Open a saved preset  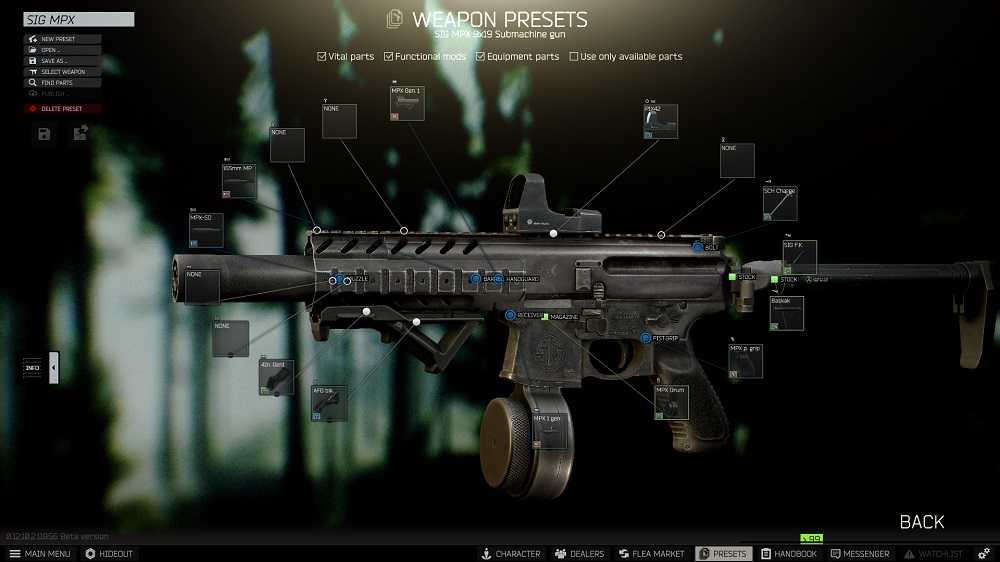[x=62, y=50]
